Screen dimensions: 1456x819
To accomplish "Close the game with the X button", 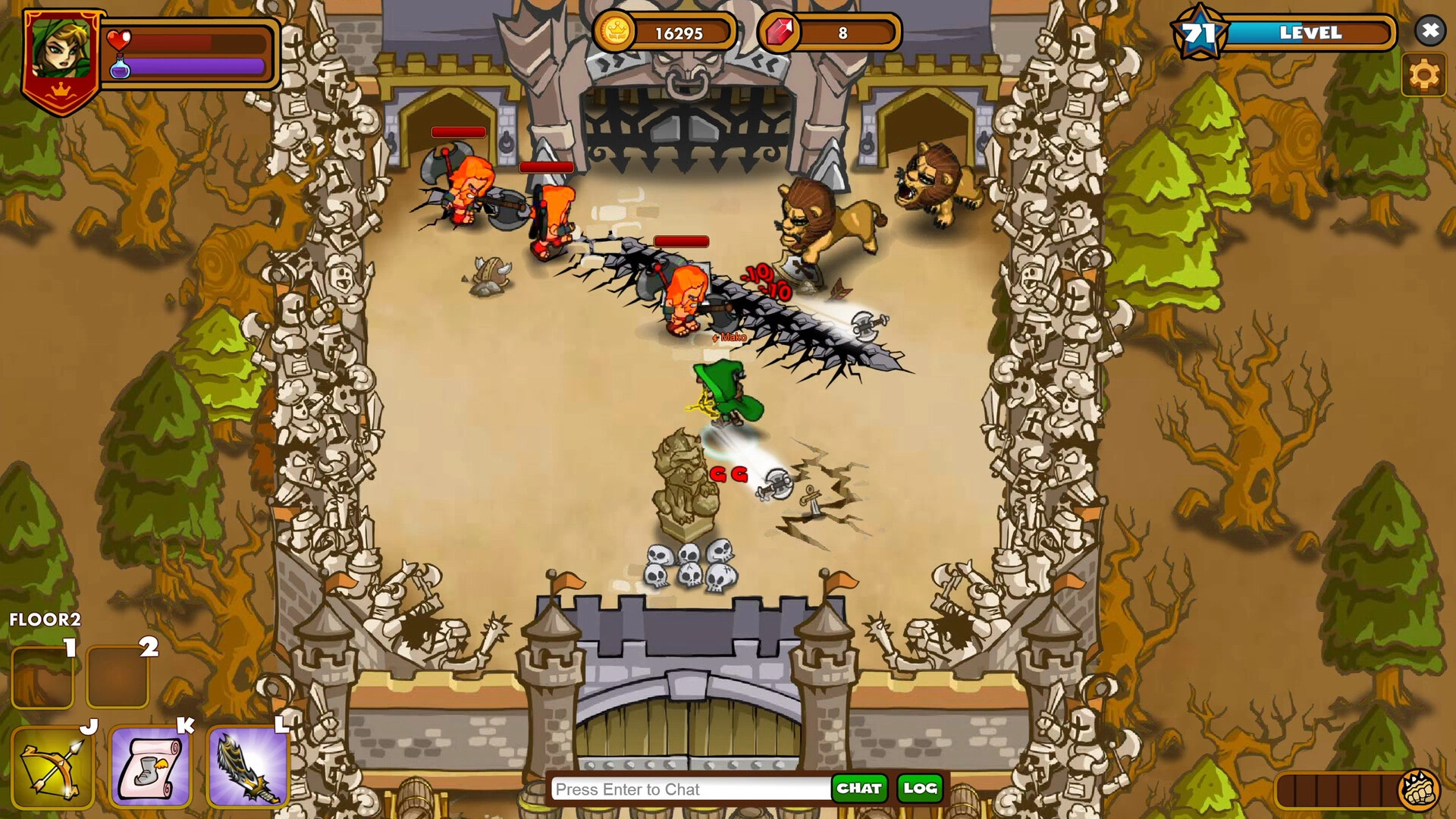I will pyautogui.click(x=1429, y=31).
